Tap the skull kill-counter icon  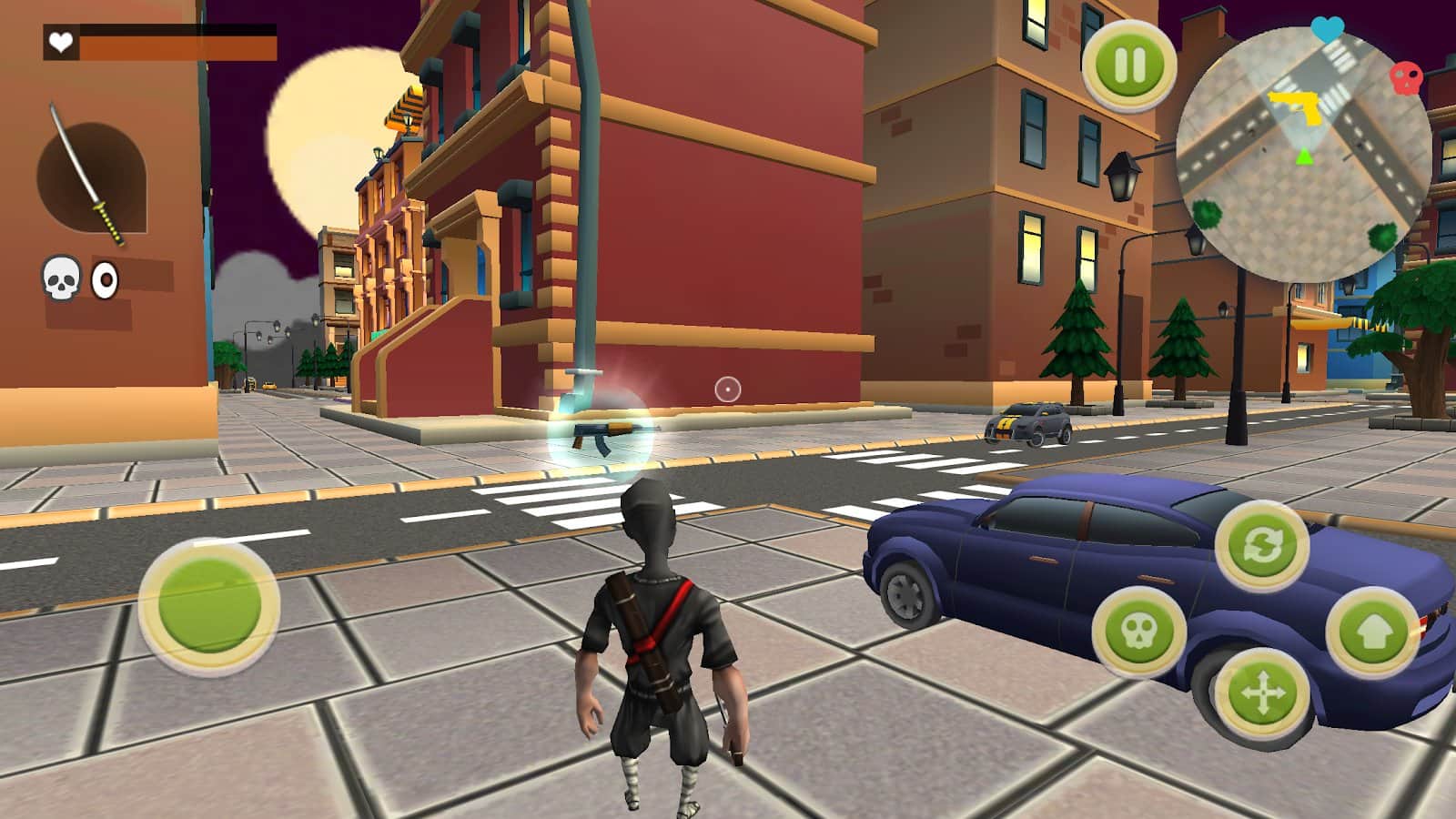60,276
